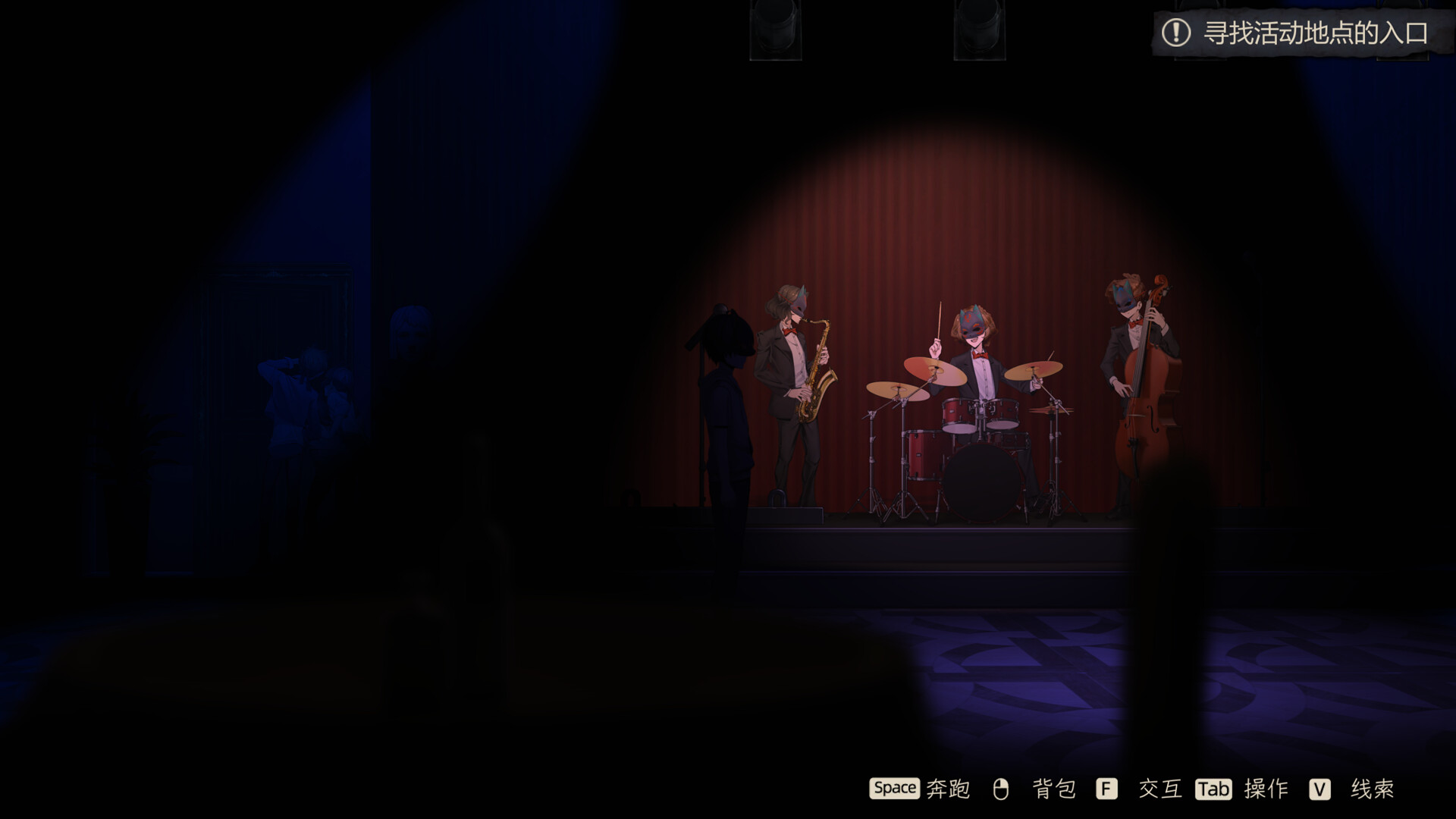1456x819 pixels.
Task: Click the Space key sprint icon
Action: [895, 789]
